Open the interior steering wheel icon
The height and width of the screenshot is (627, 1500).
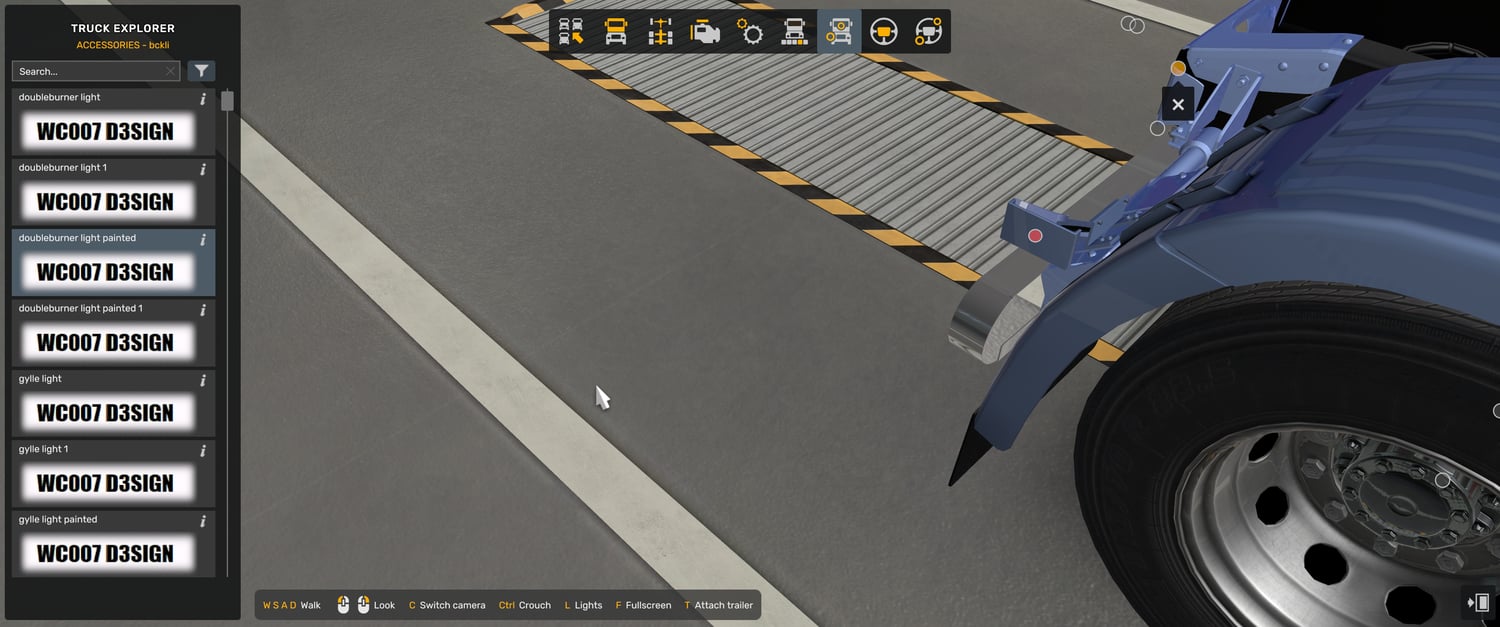click(883, 32)
